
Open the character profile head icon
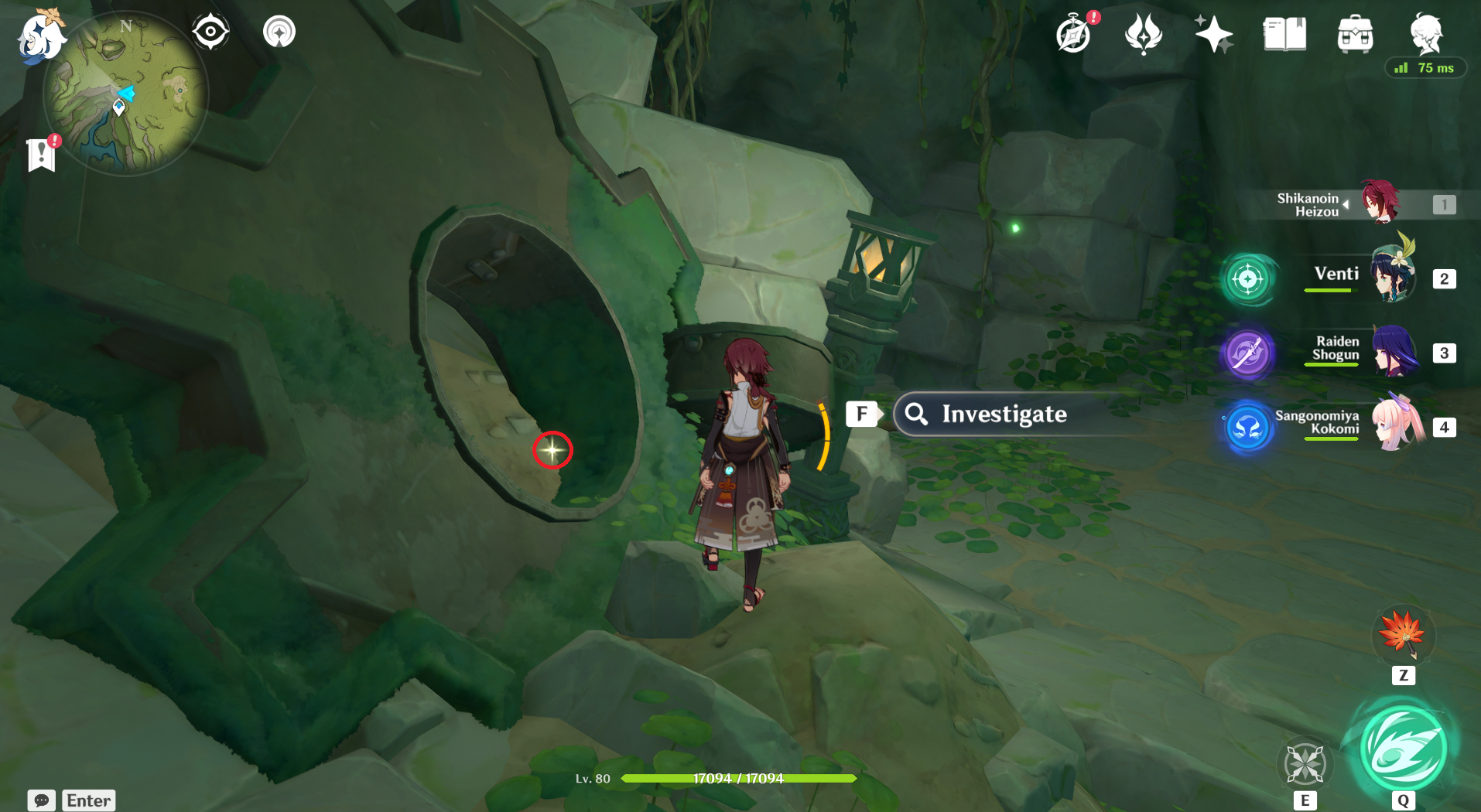pos(1425,32)
